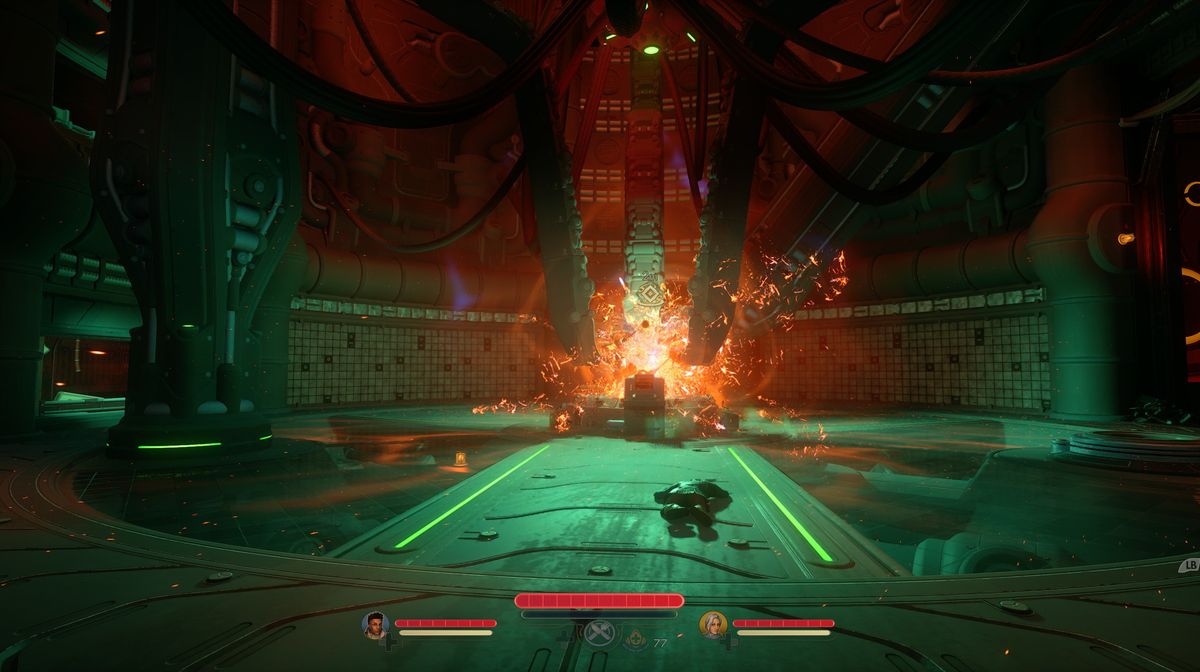Activate the crossed-tools ability icon
Screen dimensions: 1200x672
click(x=598, y=633)
